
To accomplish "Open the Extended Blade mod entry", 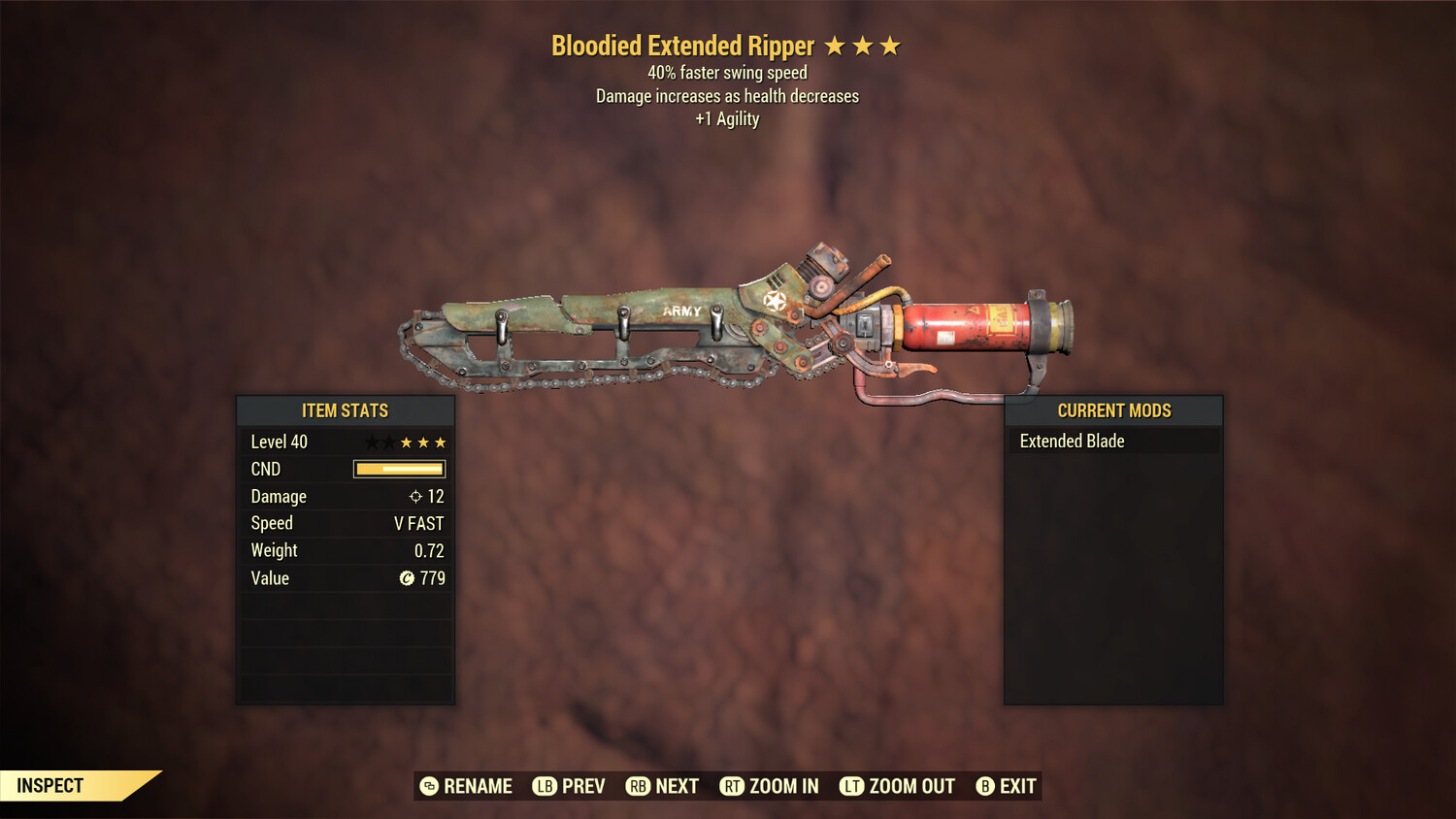I will point(1072,441).
